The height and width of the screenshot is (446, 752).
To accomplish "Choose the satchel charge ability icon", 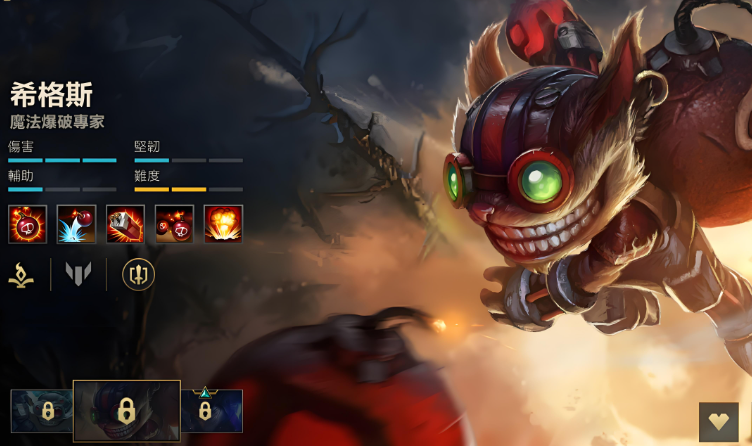I will [125, 224].
